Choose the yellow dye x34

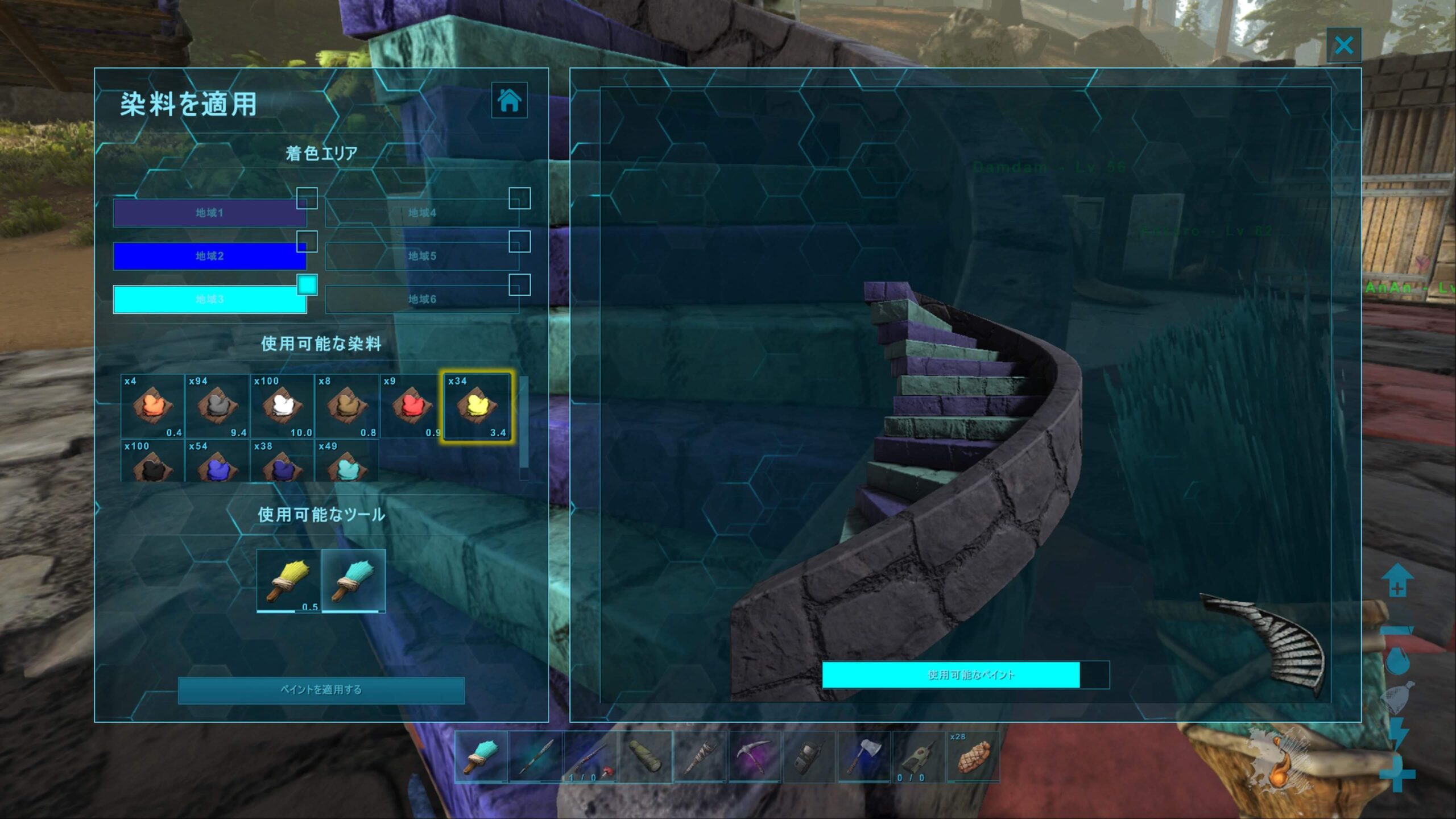pos(477,406)
